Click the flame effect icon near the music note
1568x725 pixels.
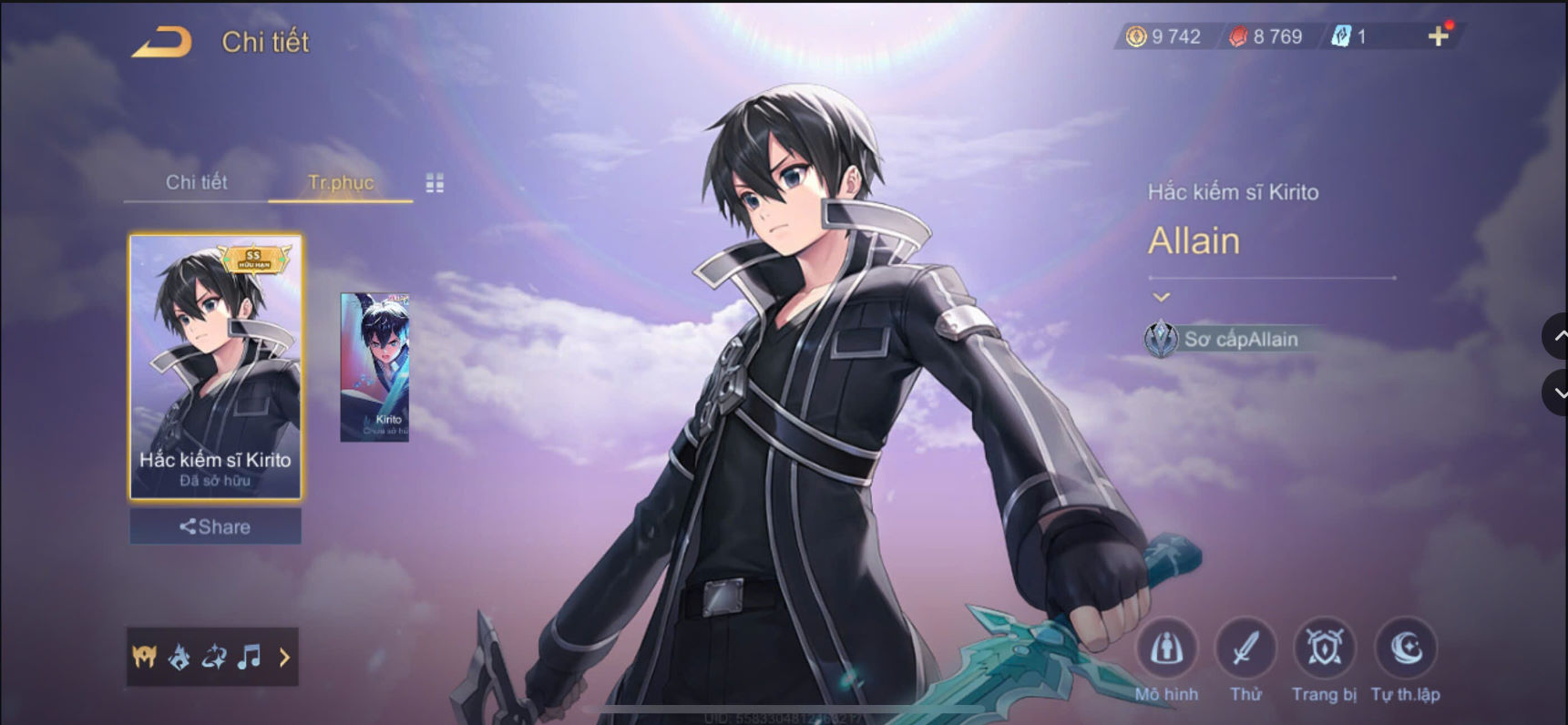[x=179, y=657]
